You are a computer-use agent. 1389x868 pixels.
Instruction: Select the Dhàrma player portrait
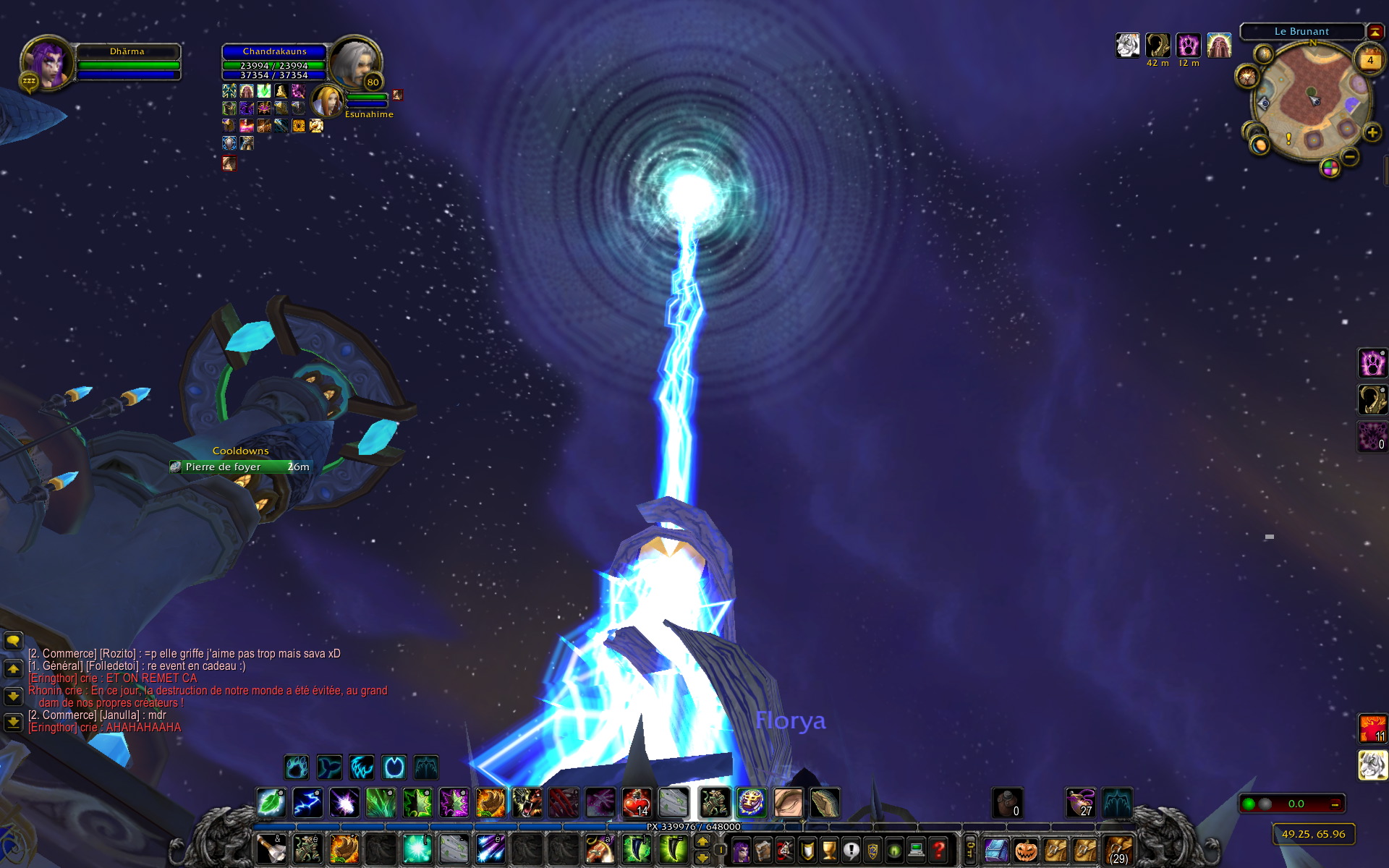pos(46,62)
